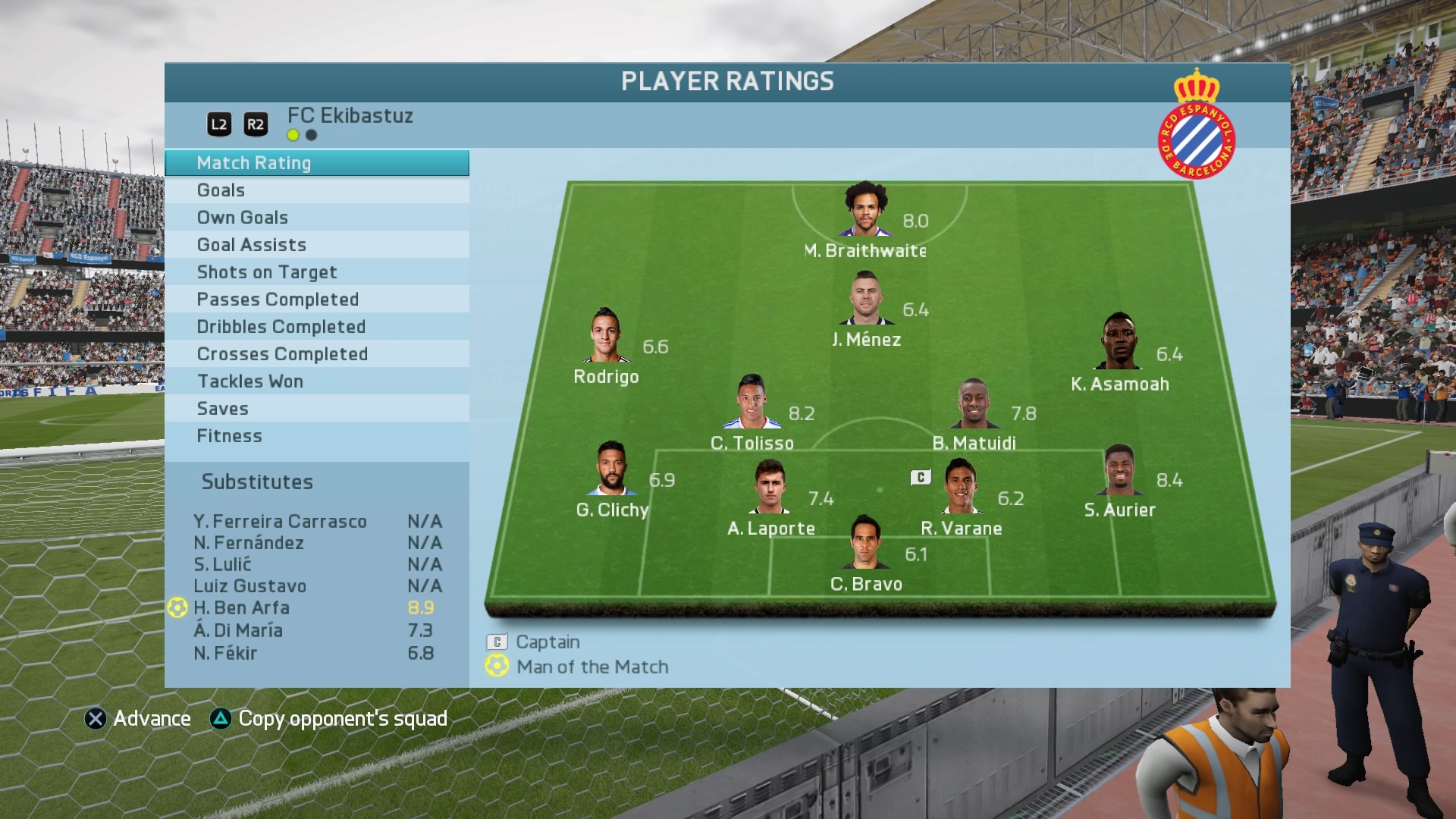Show Passes Completed ratings
Screen dimensions: 1456x819
tap(316, 300)
